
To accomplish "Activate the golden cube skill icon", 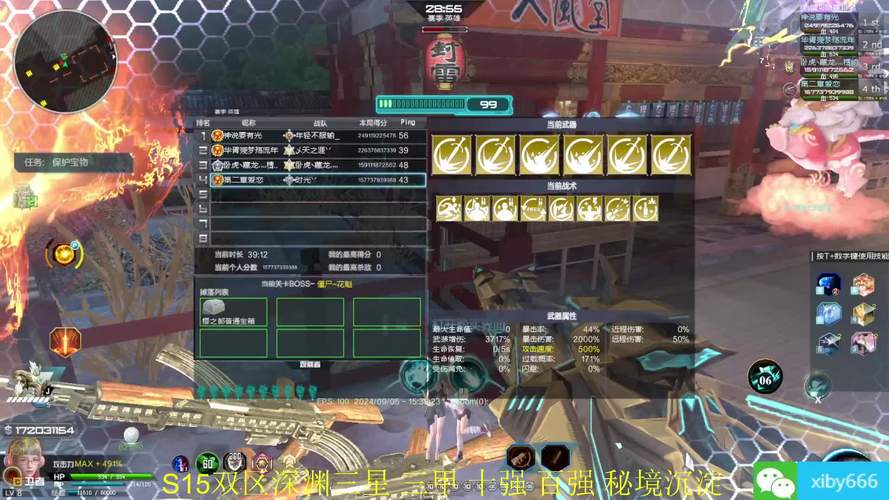I will tap(862, 314).
